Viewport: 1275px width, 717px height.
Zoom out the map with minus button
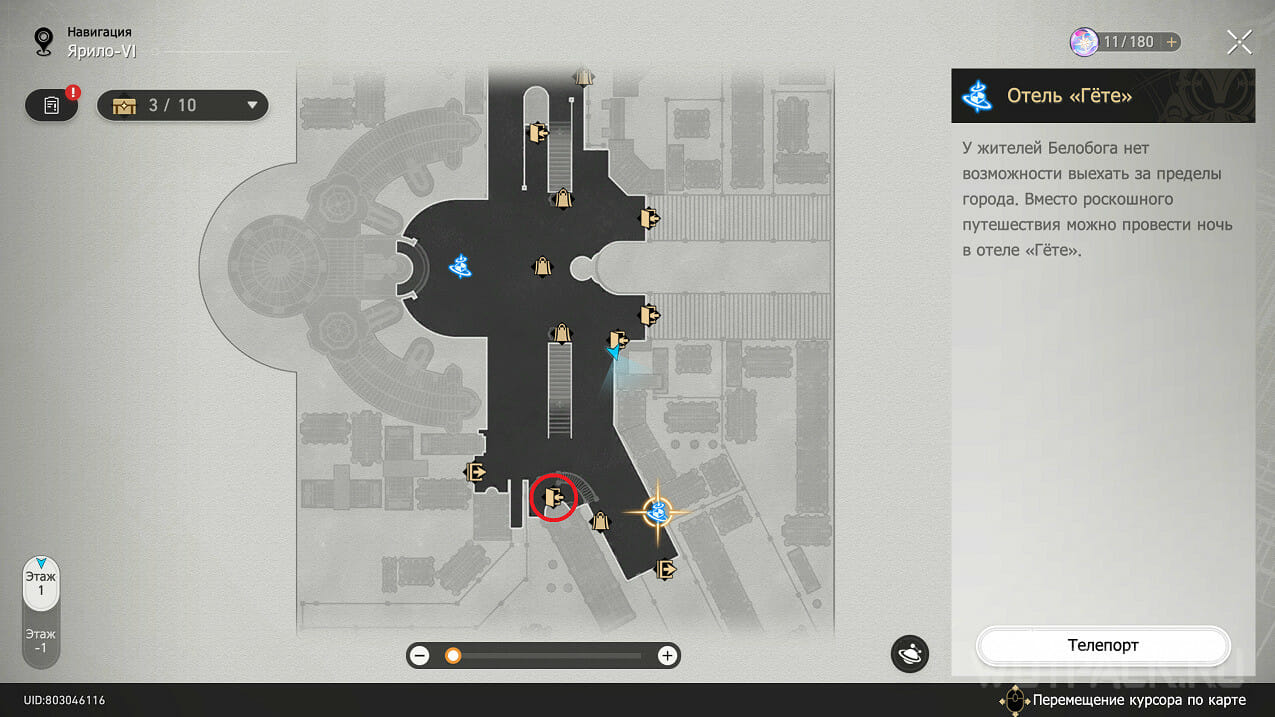[x=420, y=656]
